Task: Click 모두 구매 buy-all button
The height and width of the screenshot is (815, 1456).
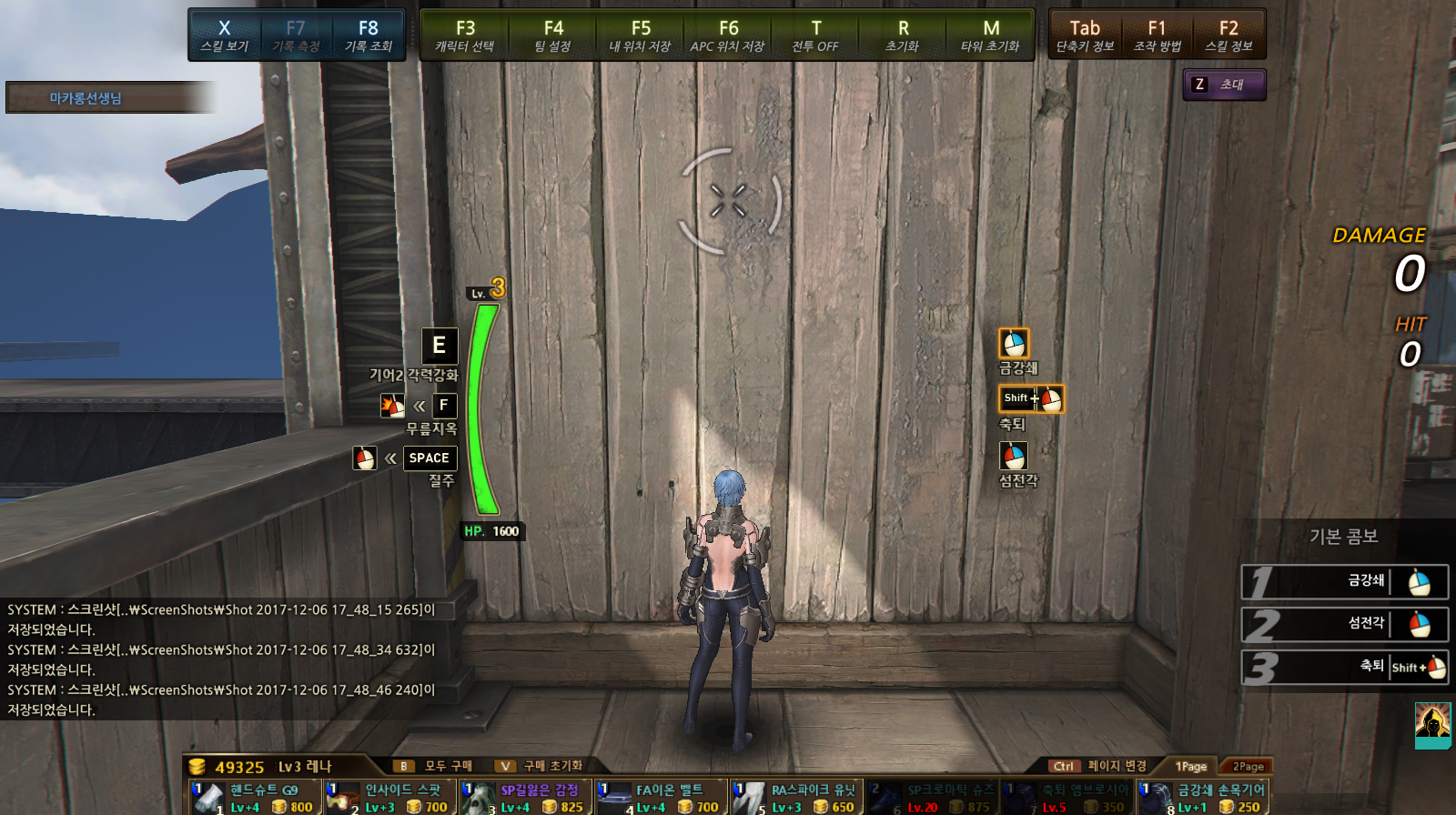Action: point(437,766)
